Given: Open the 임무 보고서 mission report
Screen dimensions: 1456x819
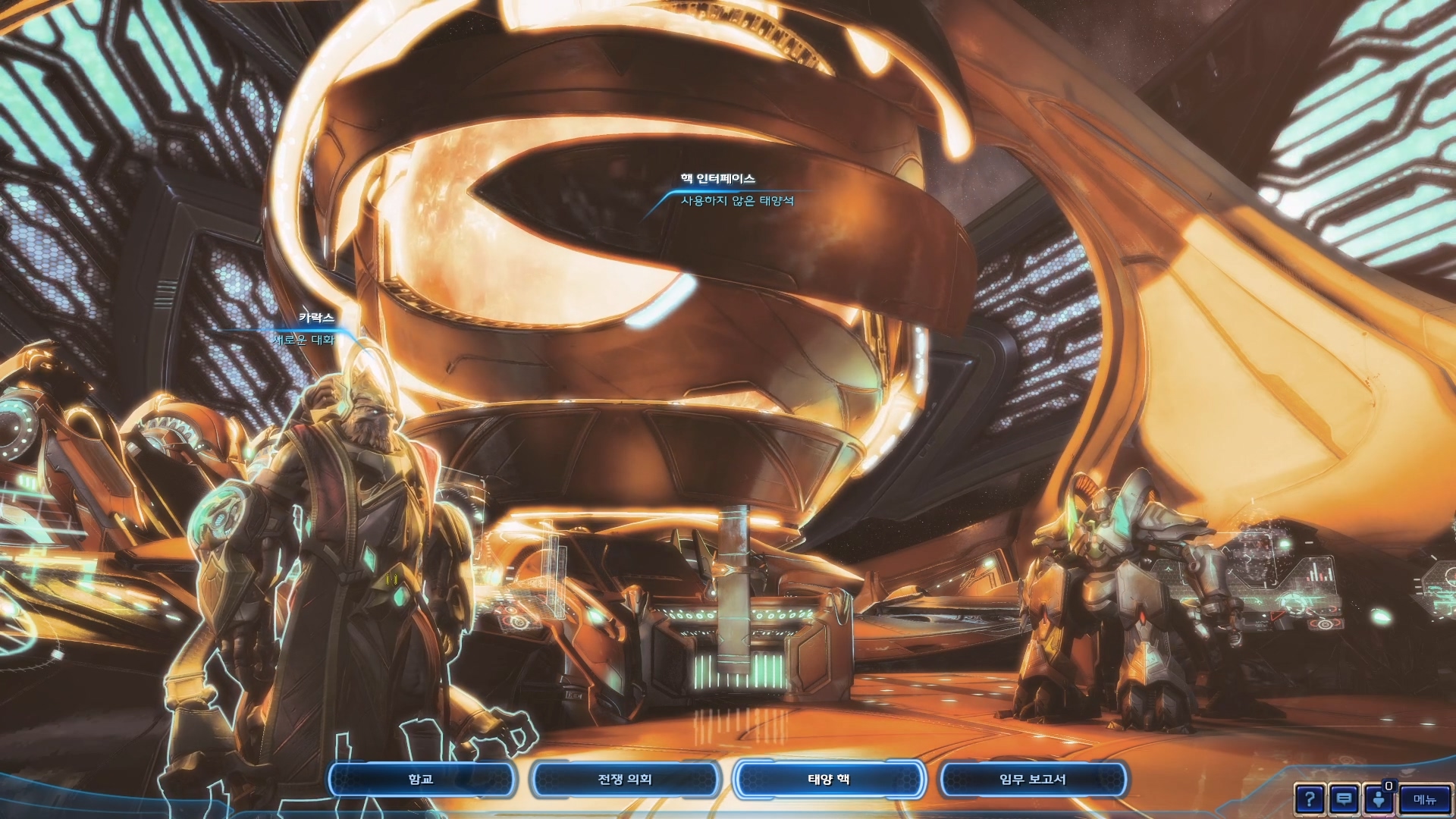Looking at the screenshot, I should pyautogui.click(x=1032, y=780).
